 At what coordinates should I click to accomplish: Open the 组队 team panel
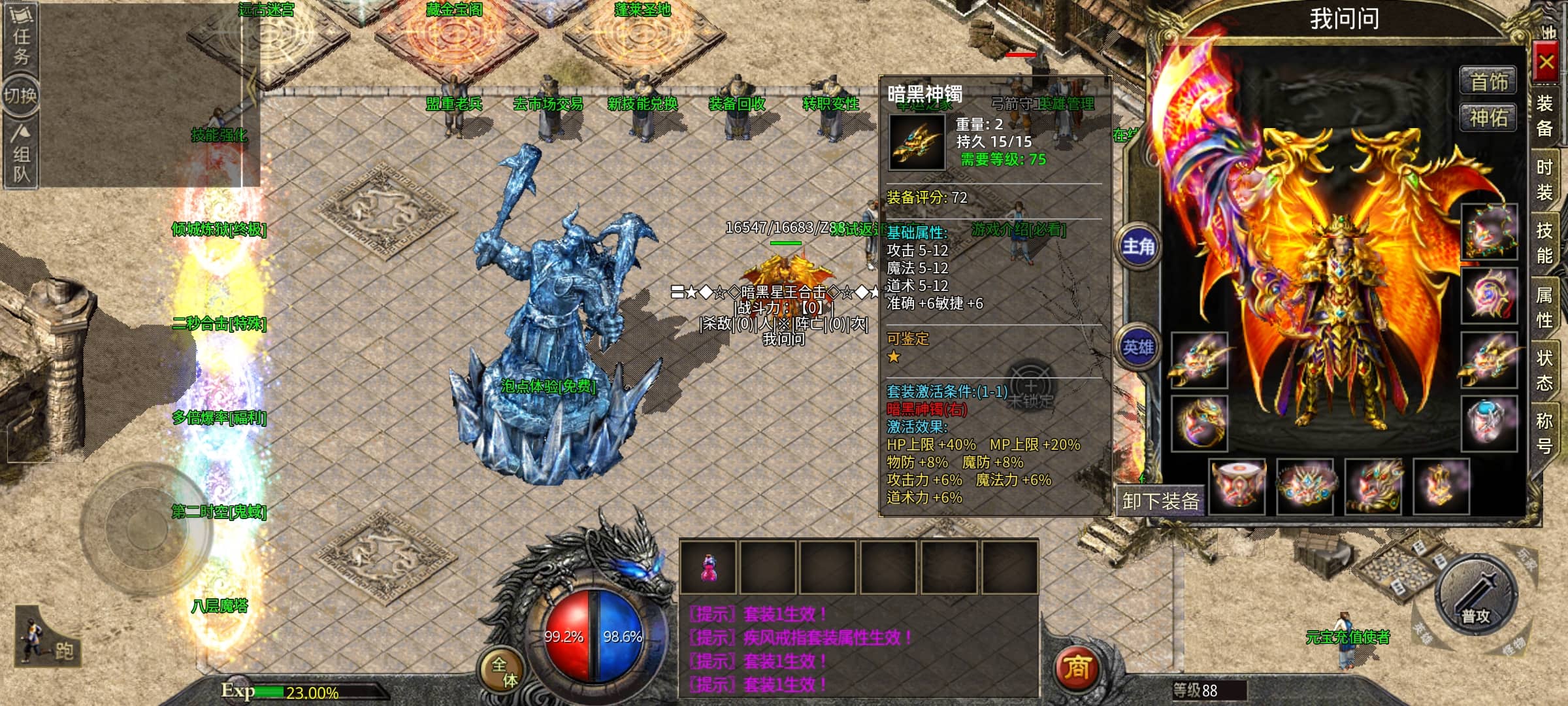(21, 154)
